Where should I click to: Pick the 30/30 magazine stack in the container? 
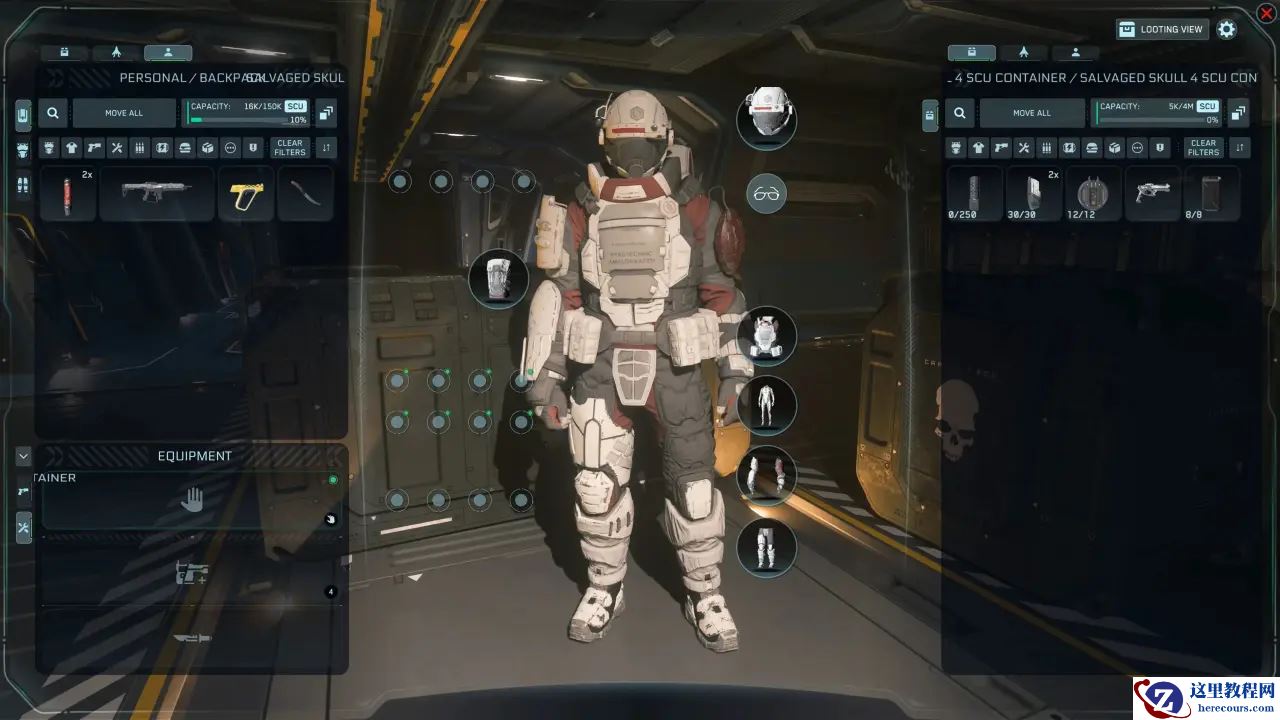point(1031,194)
